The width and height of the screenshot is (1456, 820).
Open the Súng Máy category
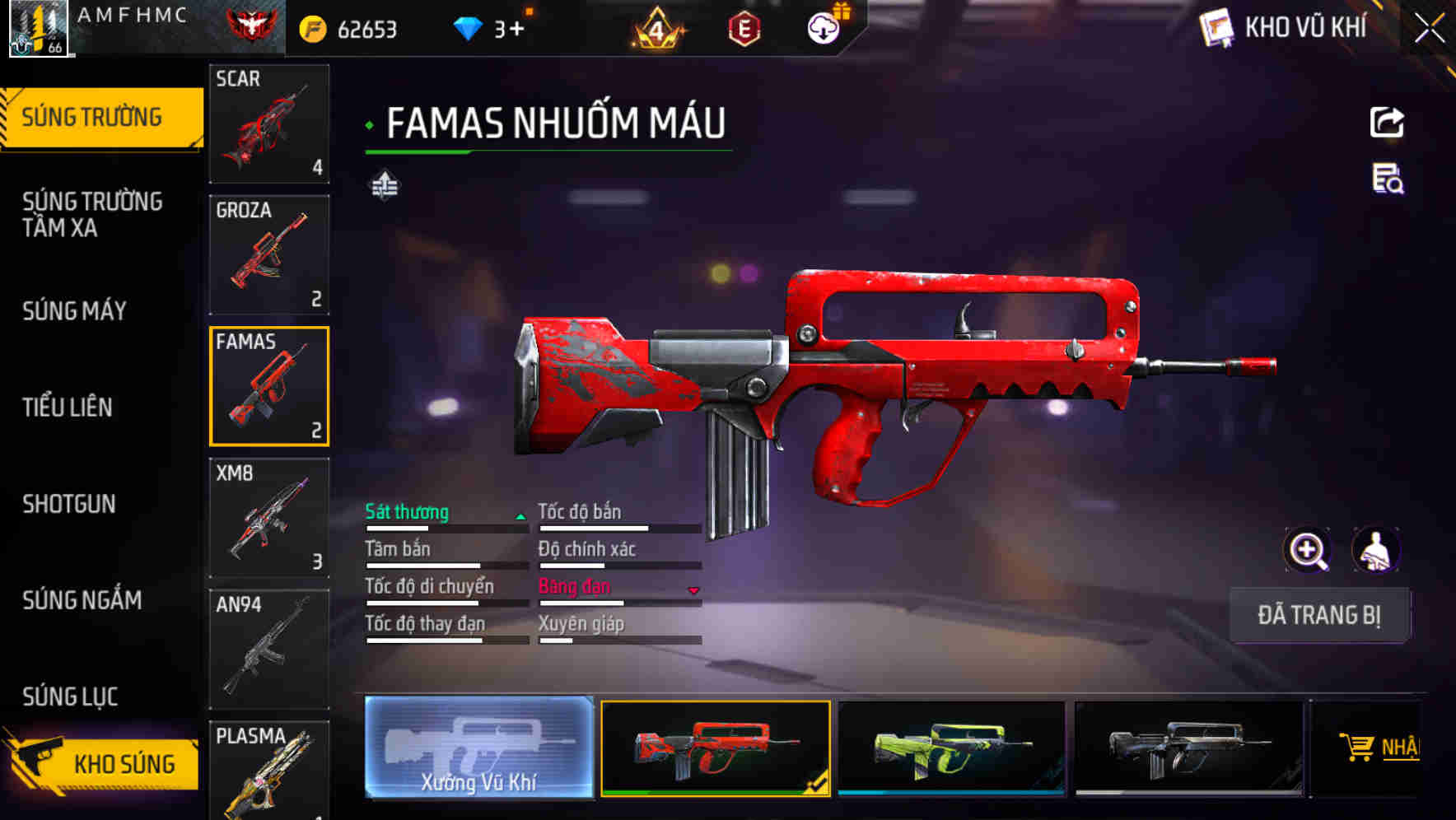[74, 311]
